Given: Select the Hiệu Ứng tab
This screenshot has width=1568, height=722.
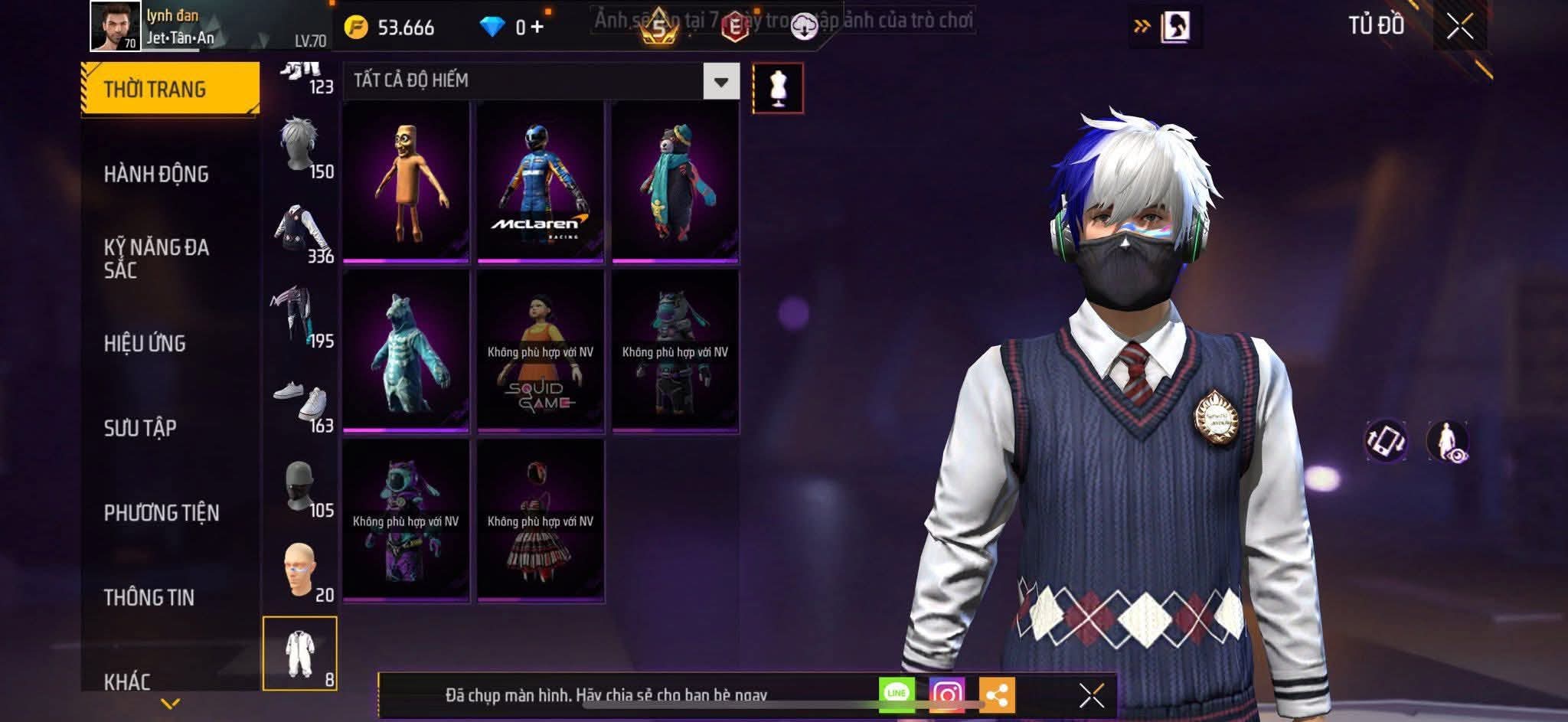Looking at the screenshot, I should tap(145, 343).
